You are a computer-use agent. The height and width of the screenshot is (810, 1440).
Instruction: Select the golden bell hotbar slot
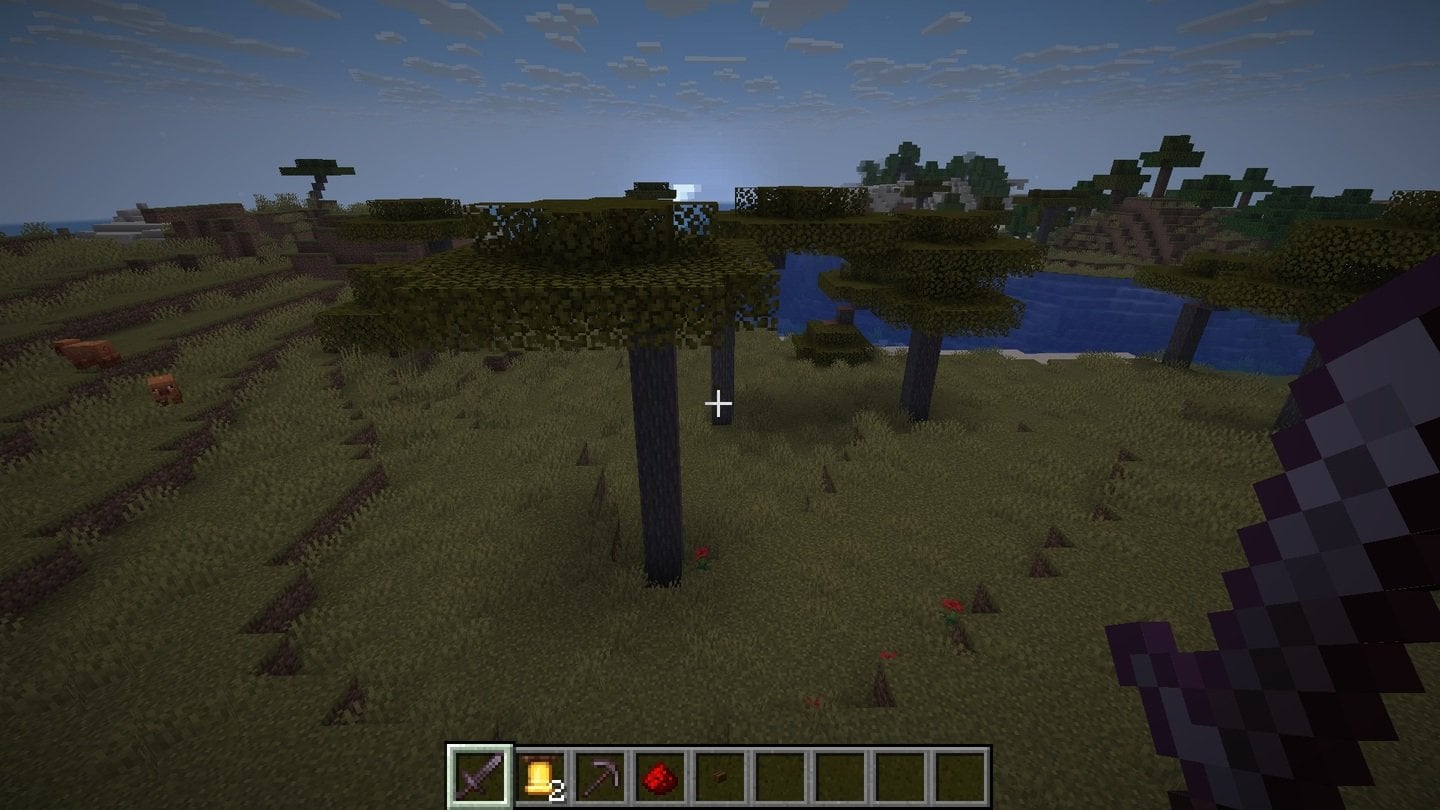[540, 775]
